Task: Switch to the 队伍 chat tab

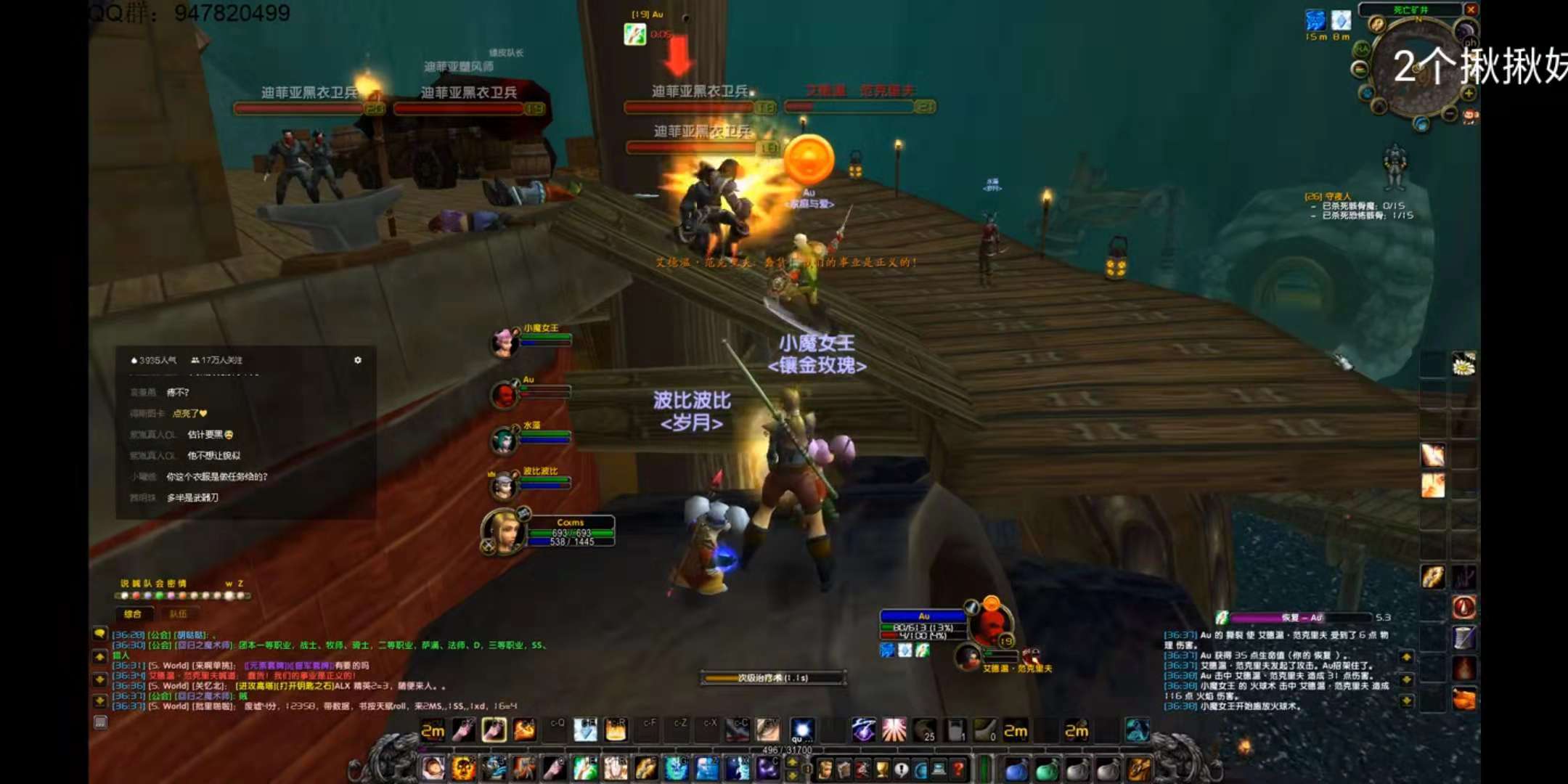Action: [x=178, y=614]
